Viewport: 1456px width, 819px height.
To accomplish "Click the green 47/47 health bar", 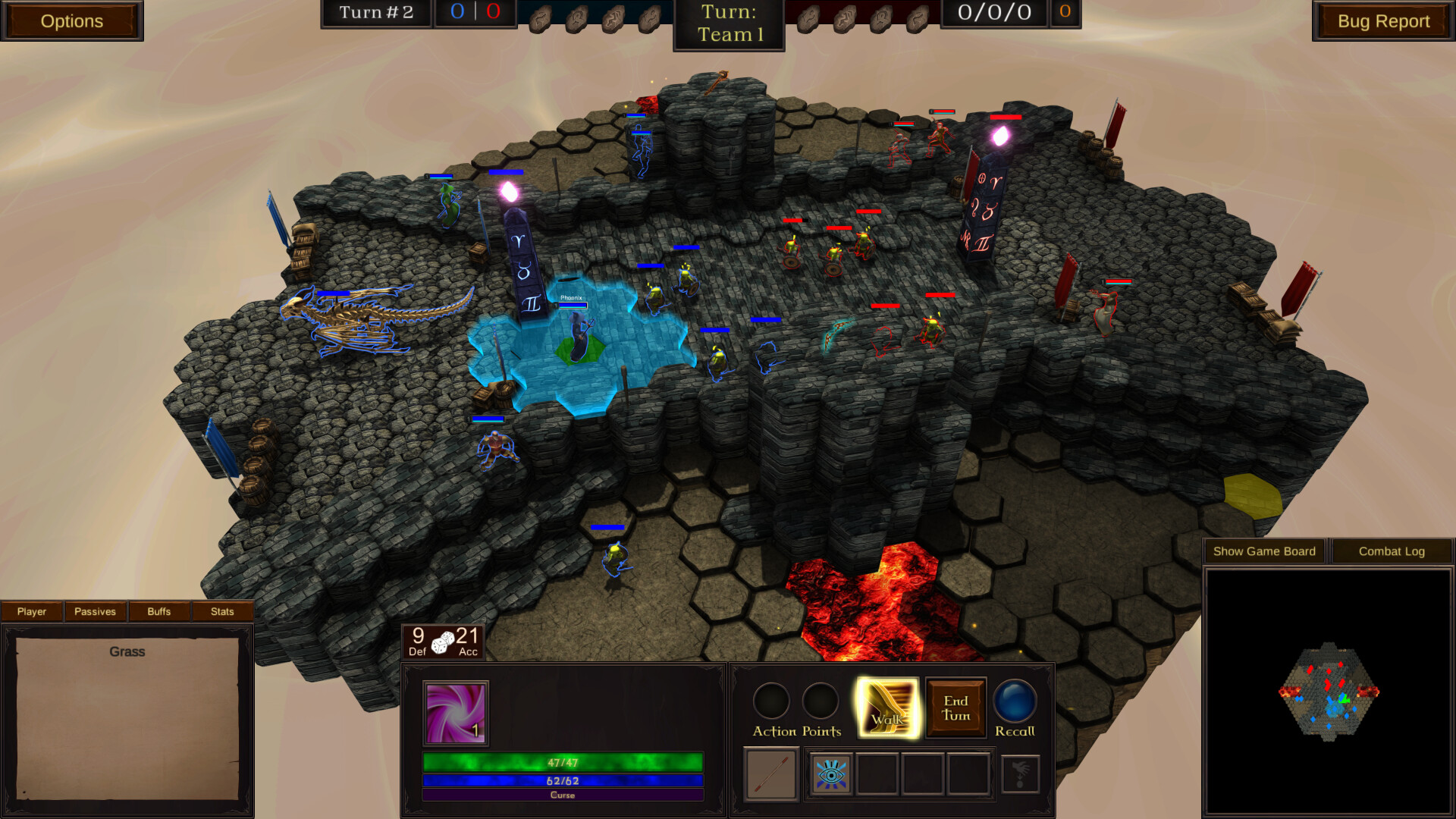I will pyautogui.click(x=563, y=762).
